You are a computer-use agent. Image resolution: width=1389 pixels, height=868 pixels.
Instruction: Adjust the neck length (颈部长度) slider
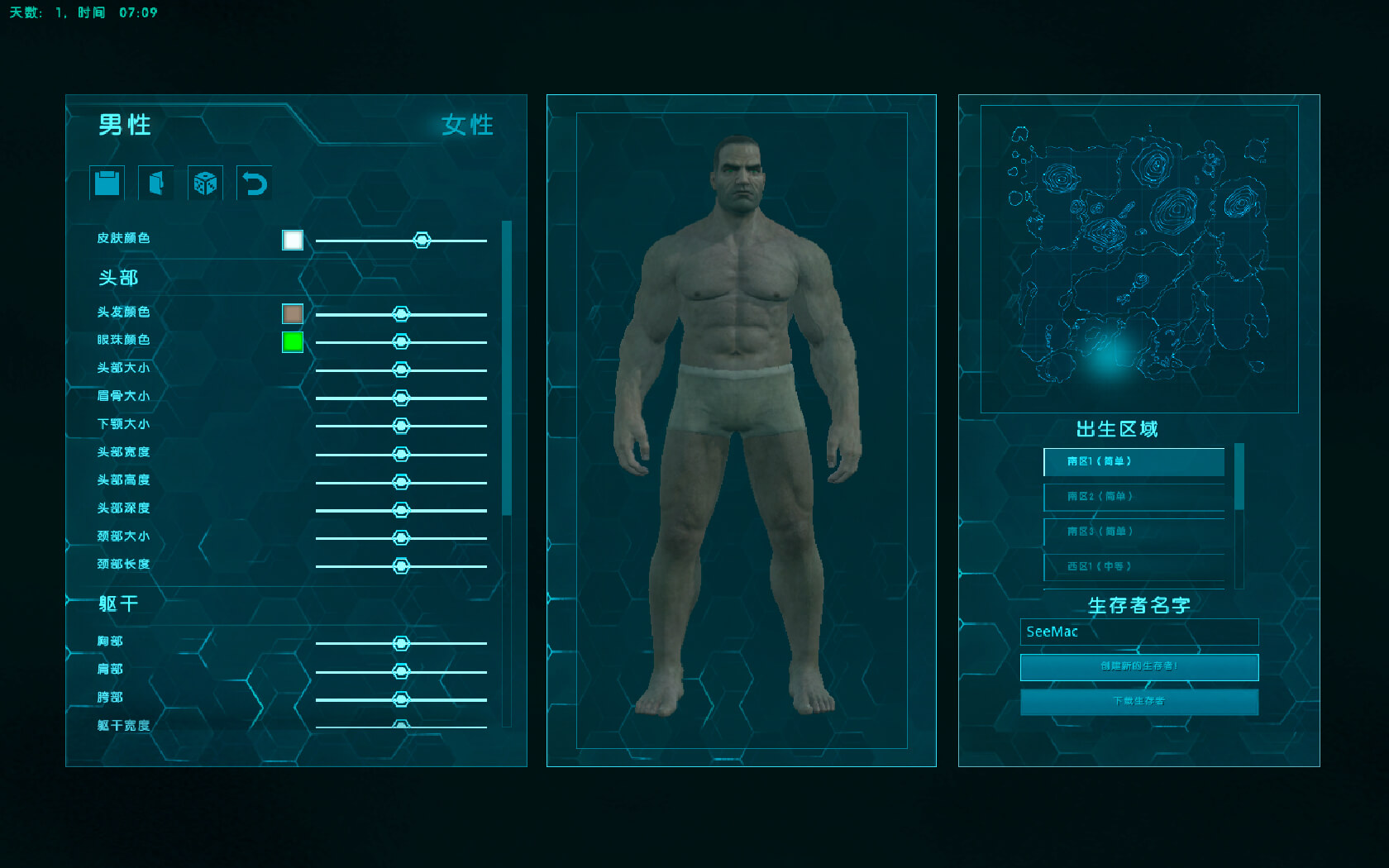point(401,566)
